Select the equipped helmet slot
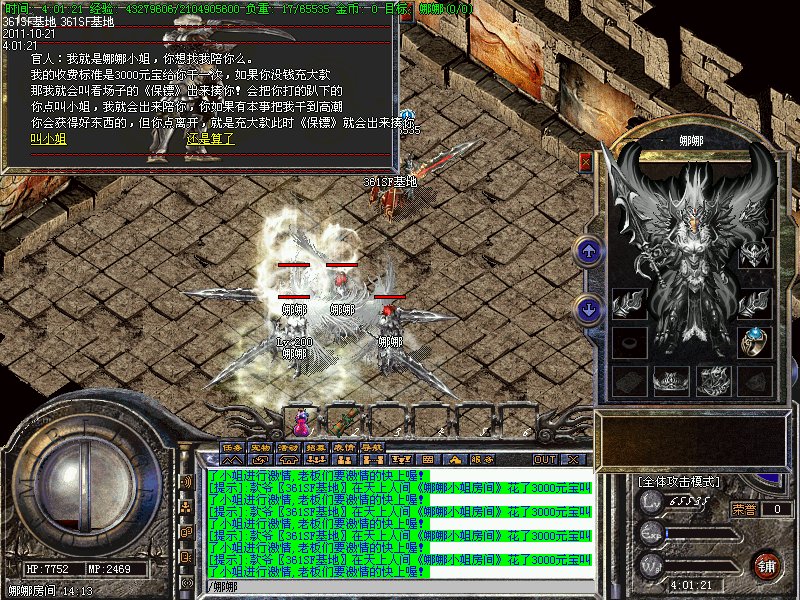 point(755,253)
